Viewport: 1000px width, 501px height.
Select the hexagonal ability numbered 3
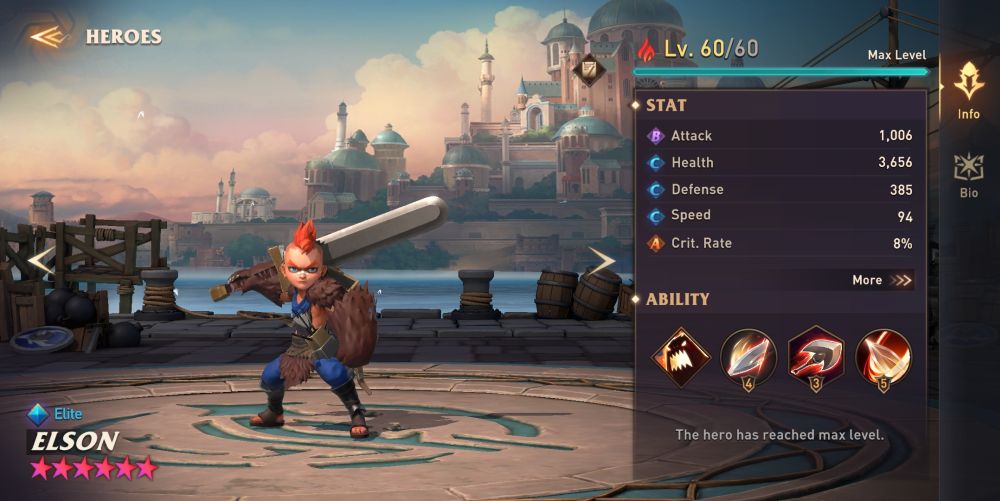tap(816, 356)
